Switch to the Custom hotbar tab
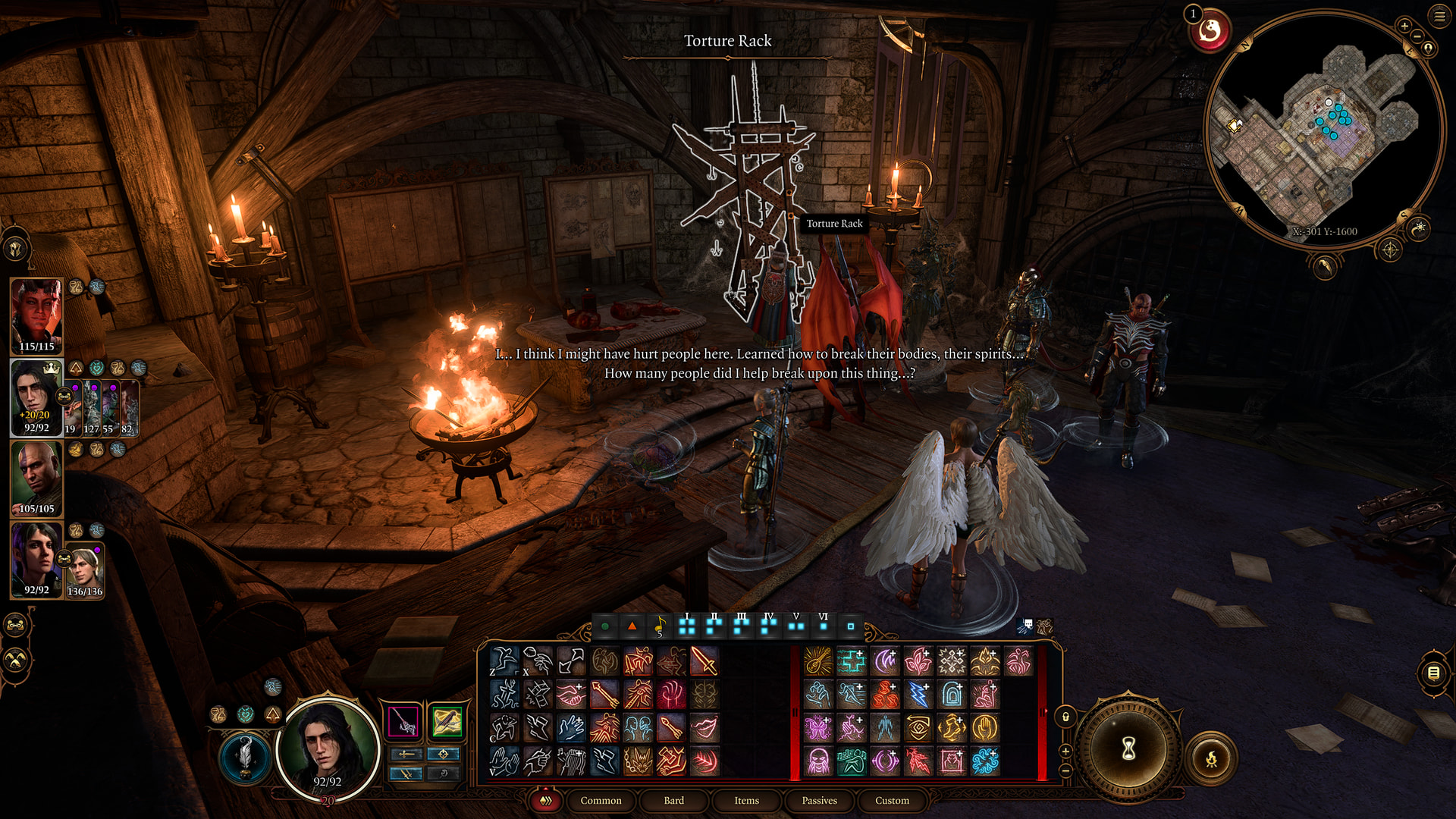Image resolution: width=1456 pixels, height=819 pixels. (892, 800)
